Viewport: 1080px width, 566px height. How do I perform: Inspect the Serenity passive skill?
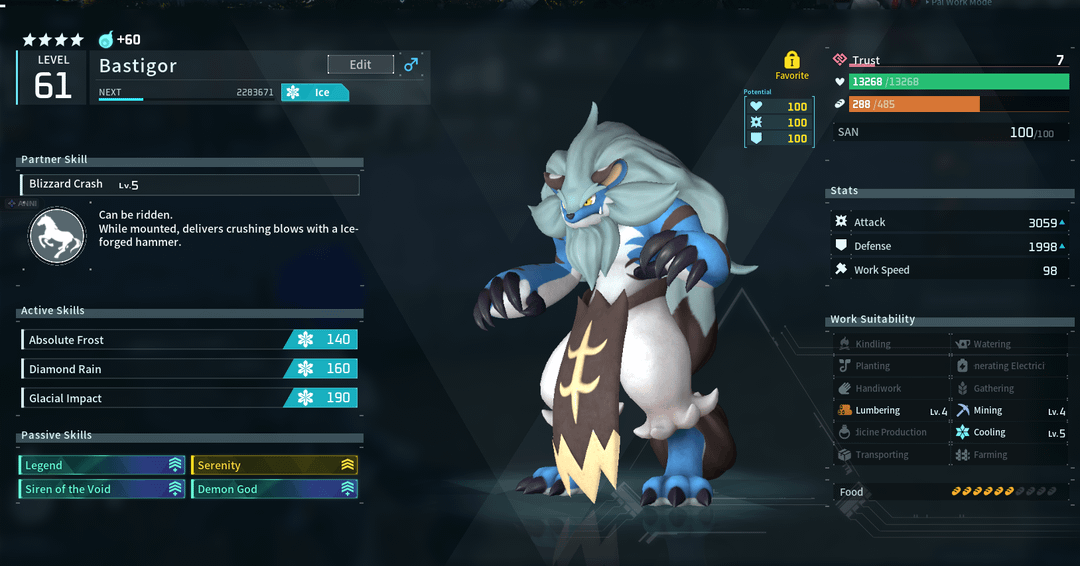tap(274, 465)
